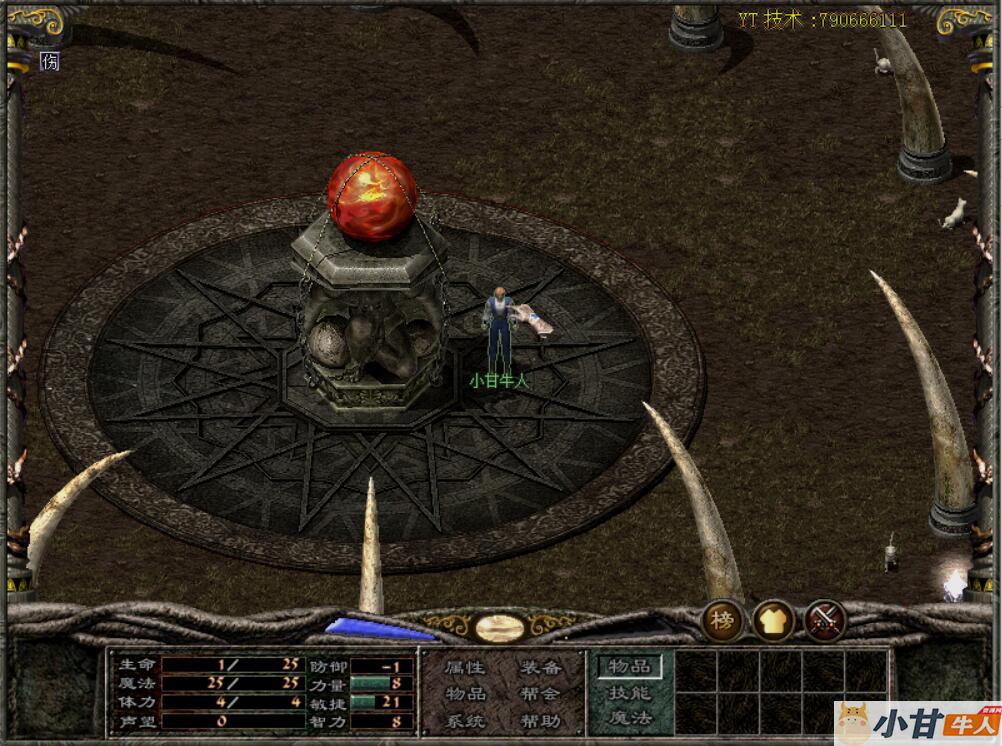Switch to the 技能 skills tab
Screen dimensions: 1002x746
(x=630, y=692)
